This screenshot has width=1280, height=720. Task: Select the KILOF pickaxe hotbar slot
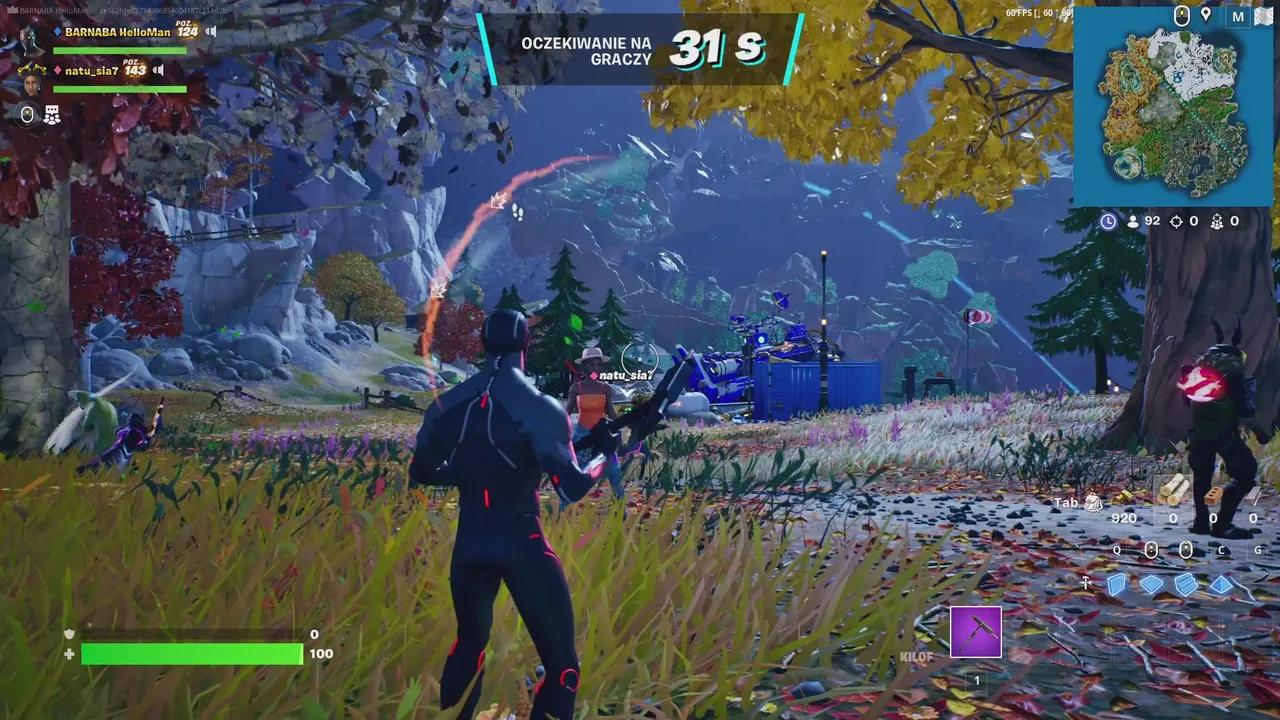pos(975,630)
